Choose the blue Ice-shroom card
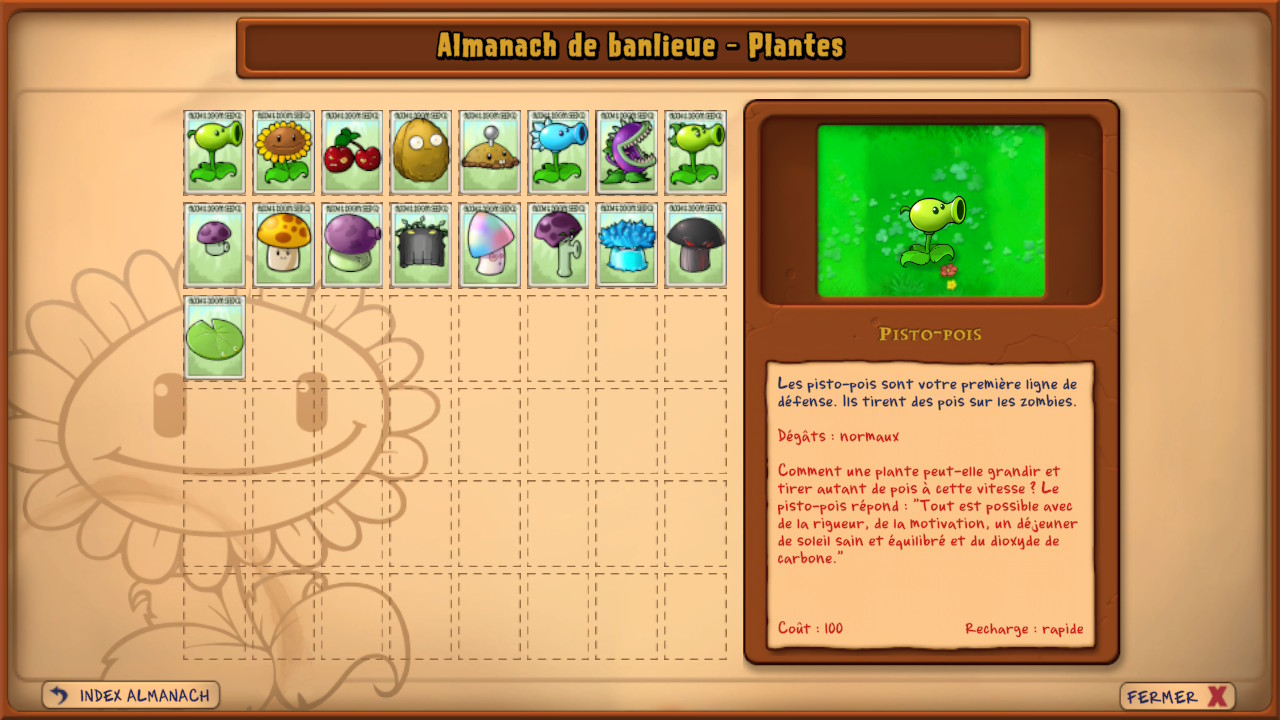 coord(627,245)
